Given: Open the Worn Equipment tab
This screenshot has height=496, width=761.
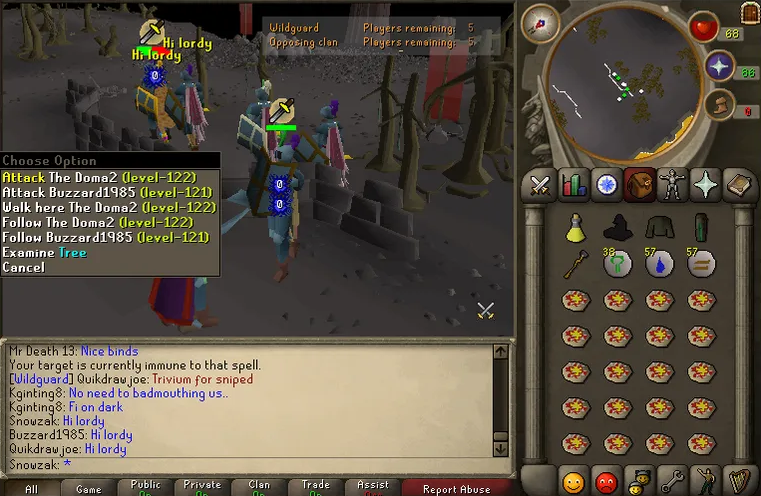Looking at the screenshot, I should tap(671, 184).
